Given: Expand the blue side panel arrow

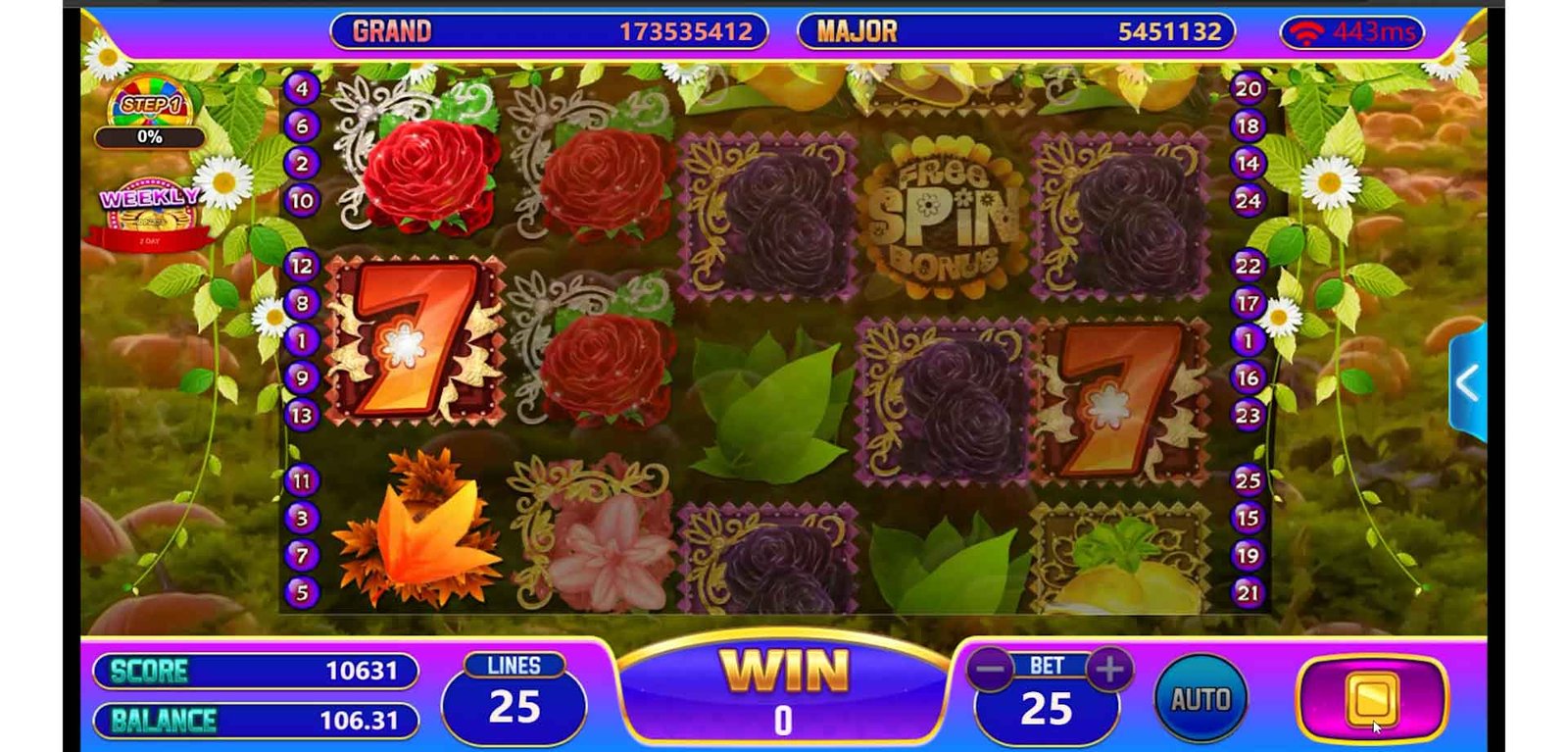Looking at the screenshot, I should pos(1467,383).
